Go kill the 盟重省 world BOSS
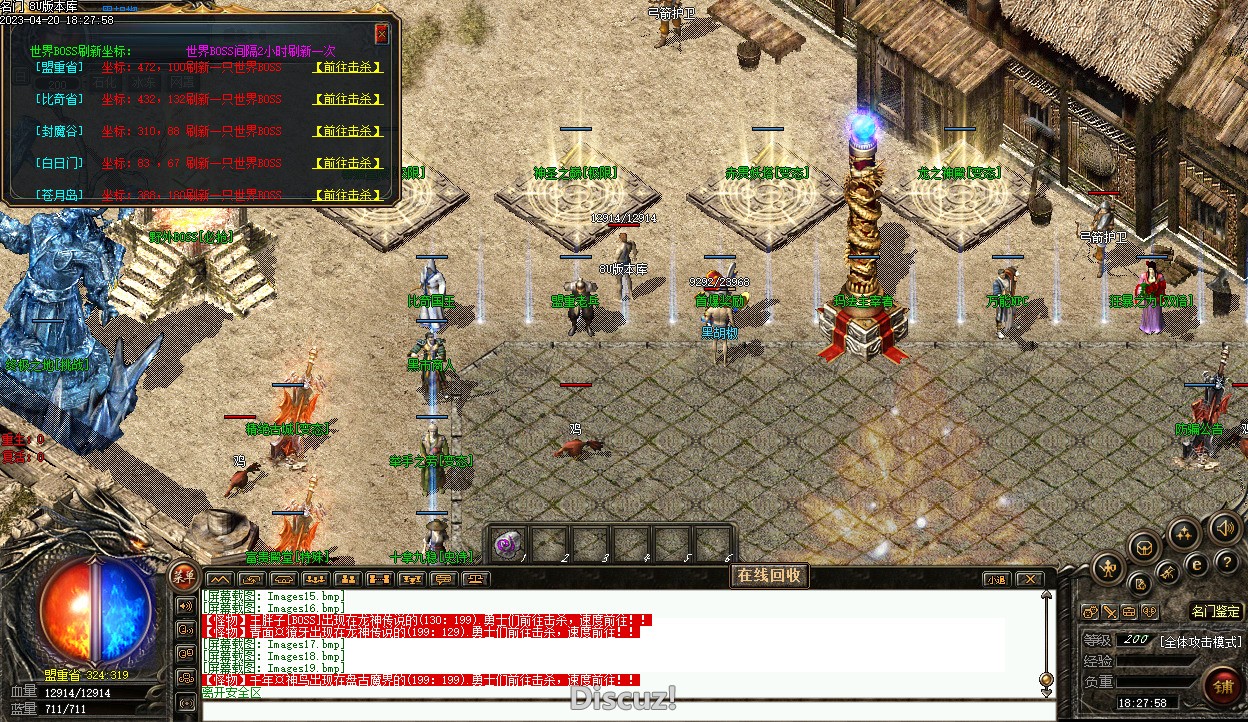The height and width of the screenshot is (722, 1248). tap(347, 68)
